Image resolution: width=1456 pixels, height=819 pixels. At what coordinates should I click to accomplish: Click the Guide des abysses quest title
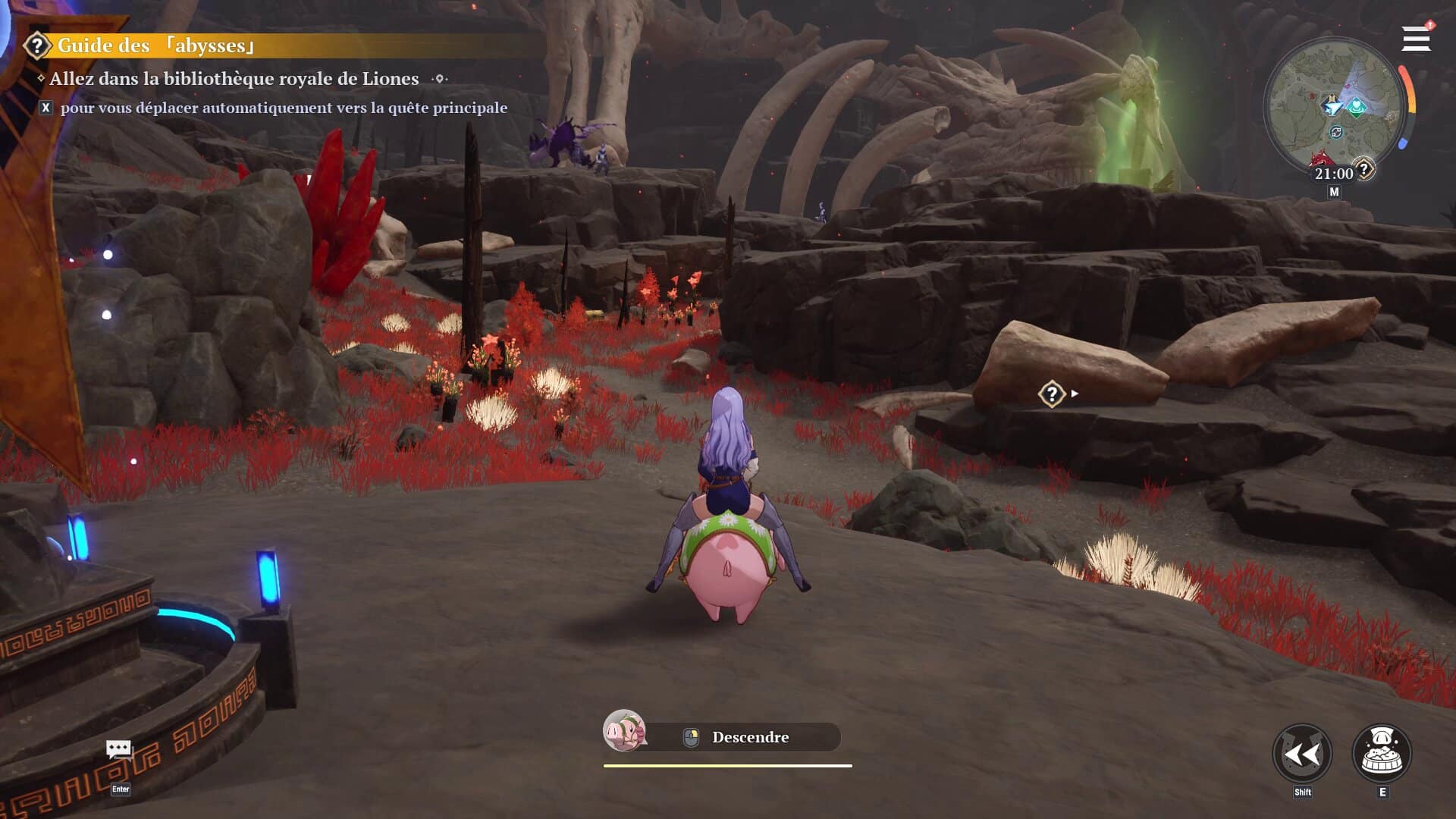(x=155, y=45)
